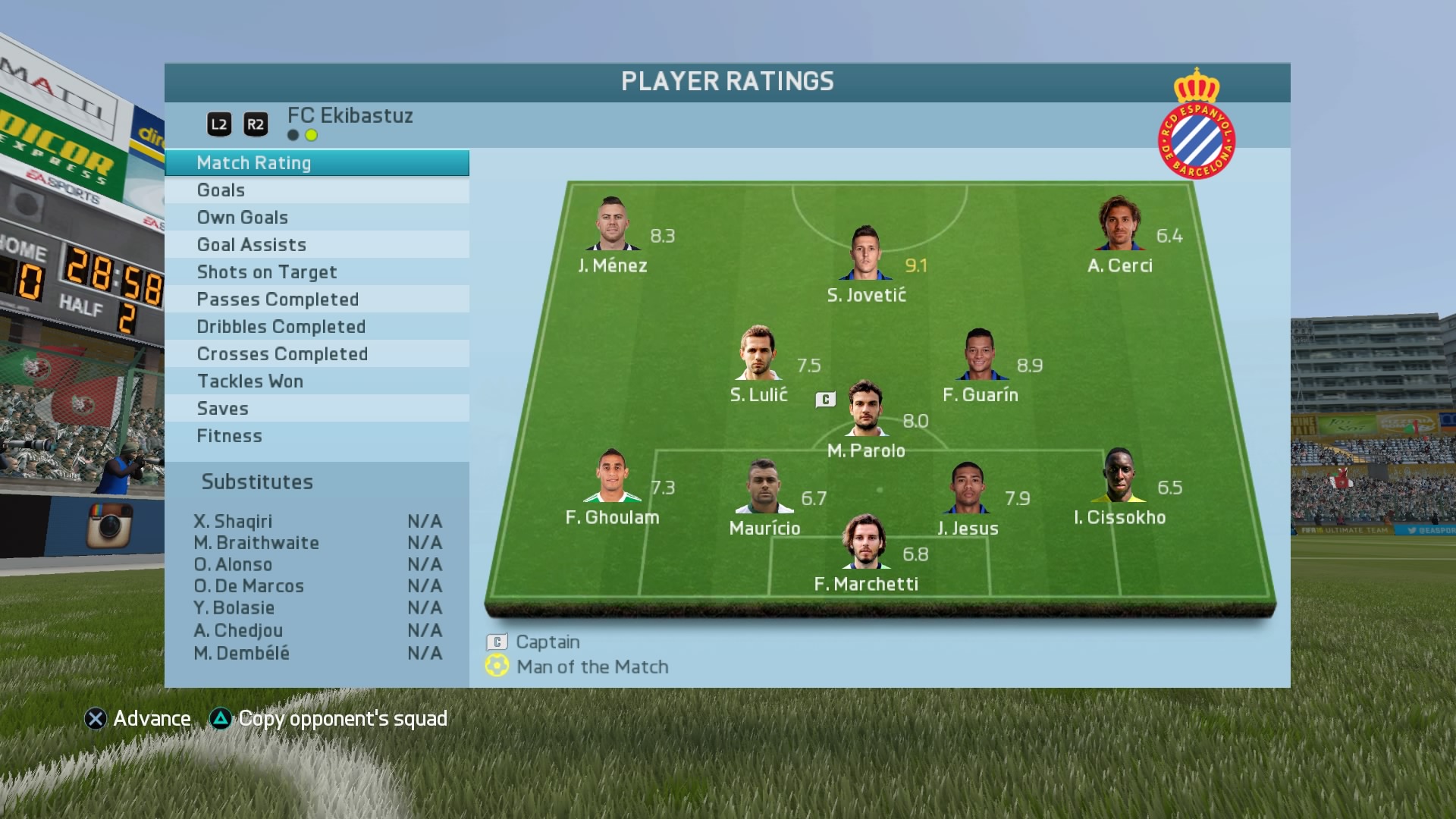The width and height of the screenshot is (1456, 819).
Task: Choose Crosses Completed stat entry
Action: coord(316,354)
